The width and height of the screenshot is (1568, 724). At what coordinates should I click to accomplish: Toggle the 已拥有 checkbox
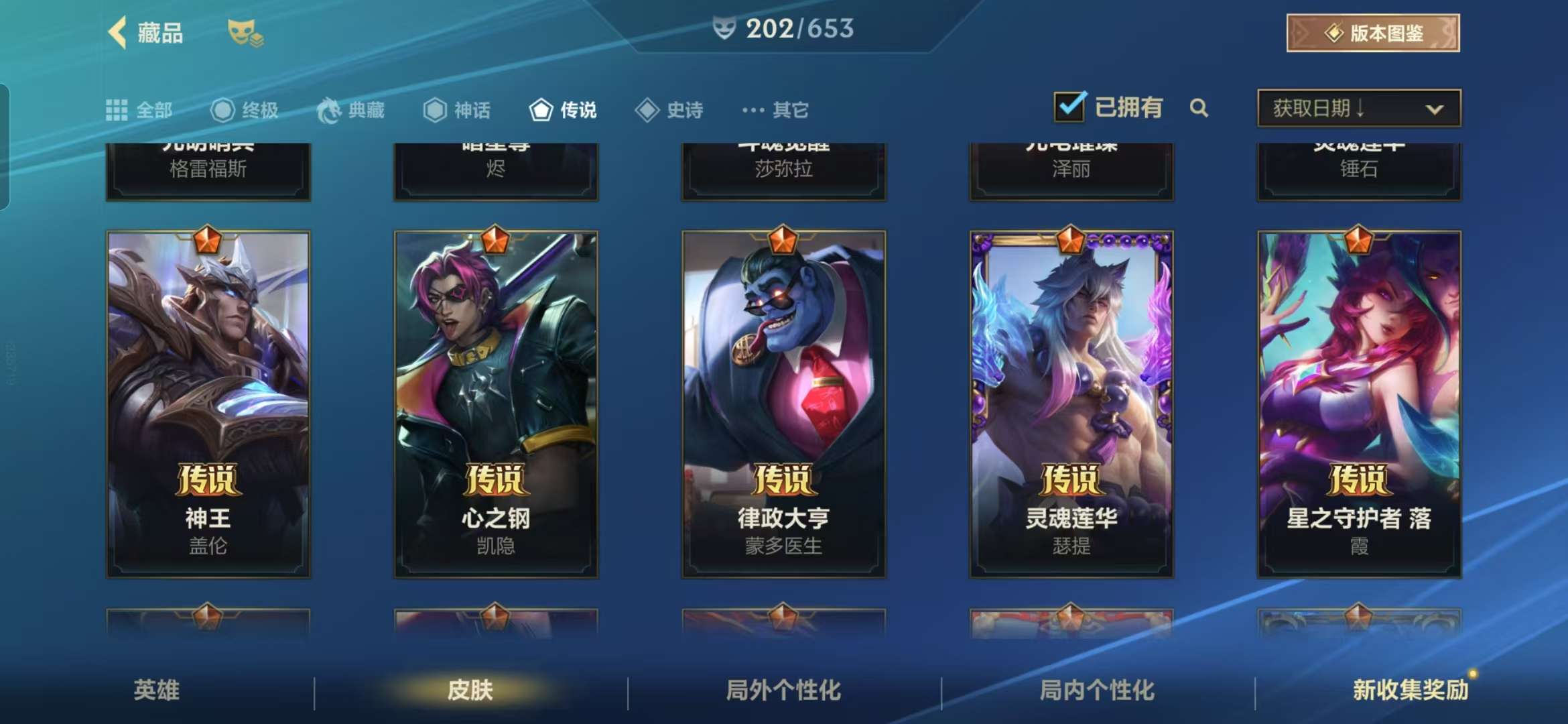click(x=1069, y=107)
